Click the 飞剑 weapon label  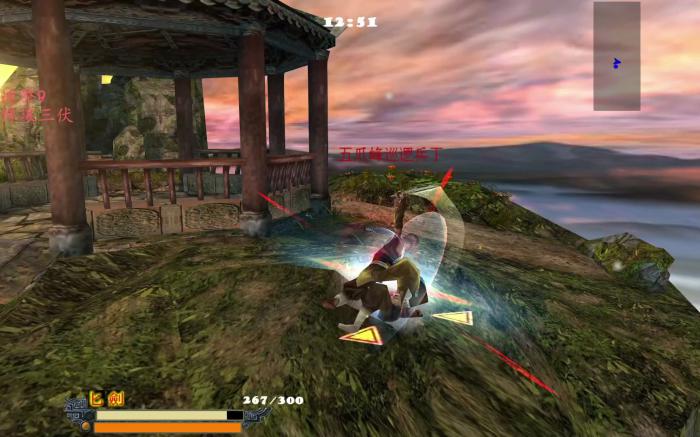pyautogui.click(x=108, y=399)
